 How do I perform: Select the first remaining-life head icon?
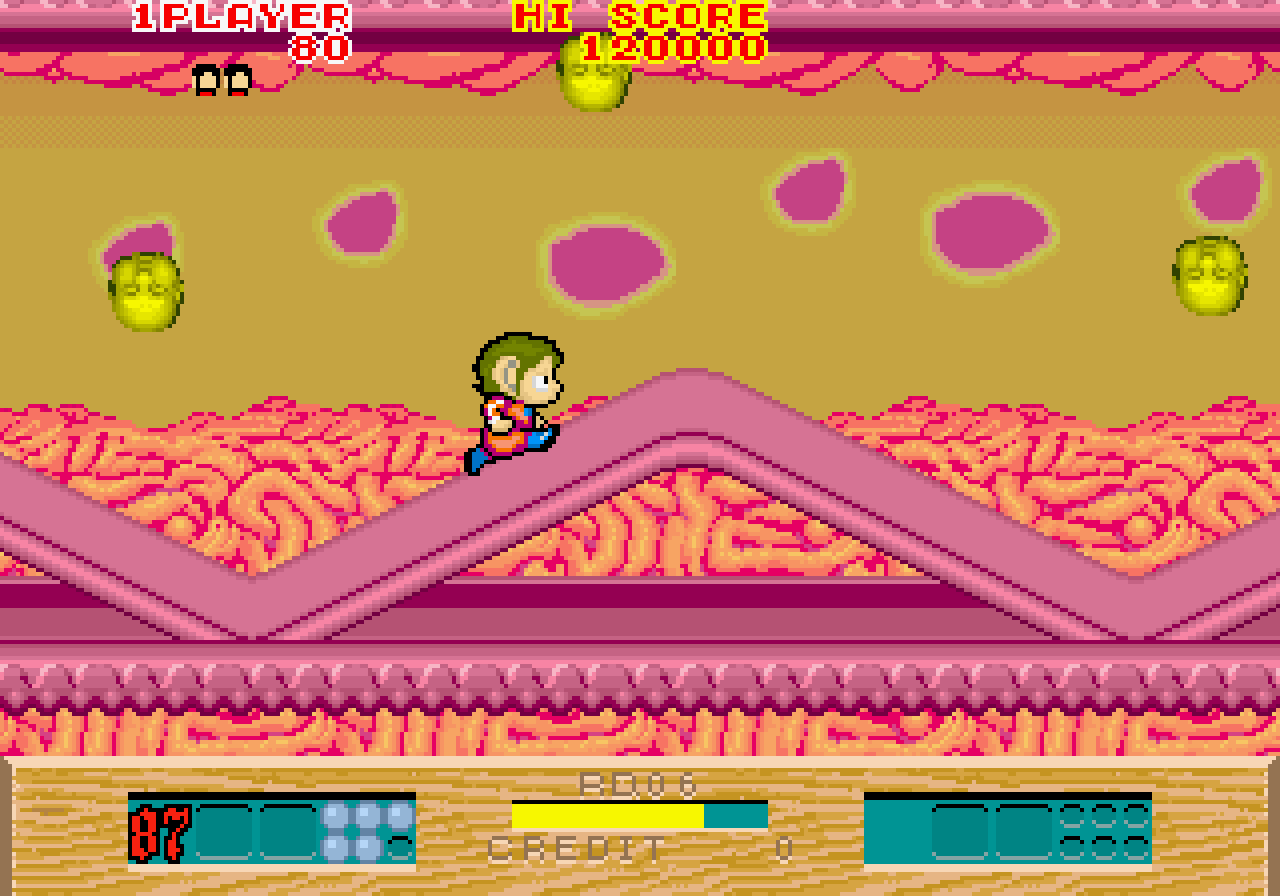point(206,82)
